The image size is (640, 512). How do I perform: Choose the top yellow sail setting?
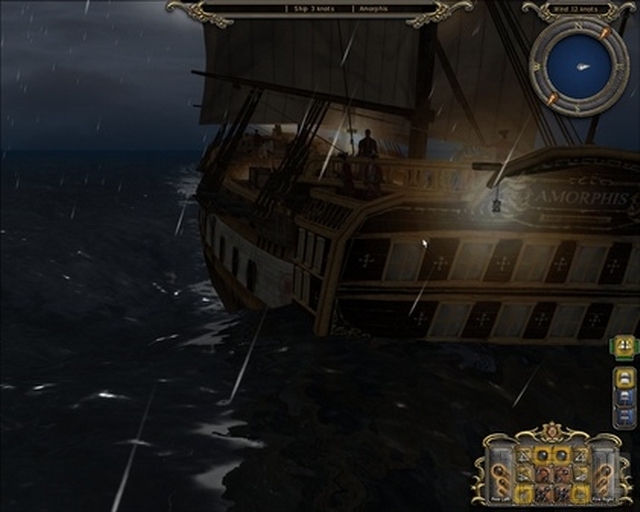[x=622, y=378]
